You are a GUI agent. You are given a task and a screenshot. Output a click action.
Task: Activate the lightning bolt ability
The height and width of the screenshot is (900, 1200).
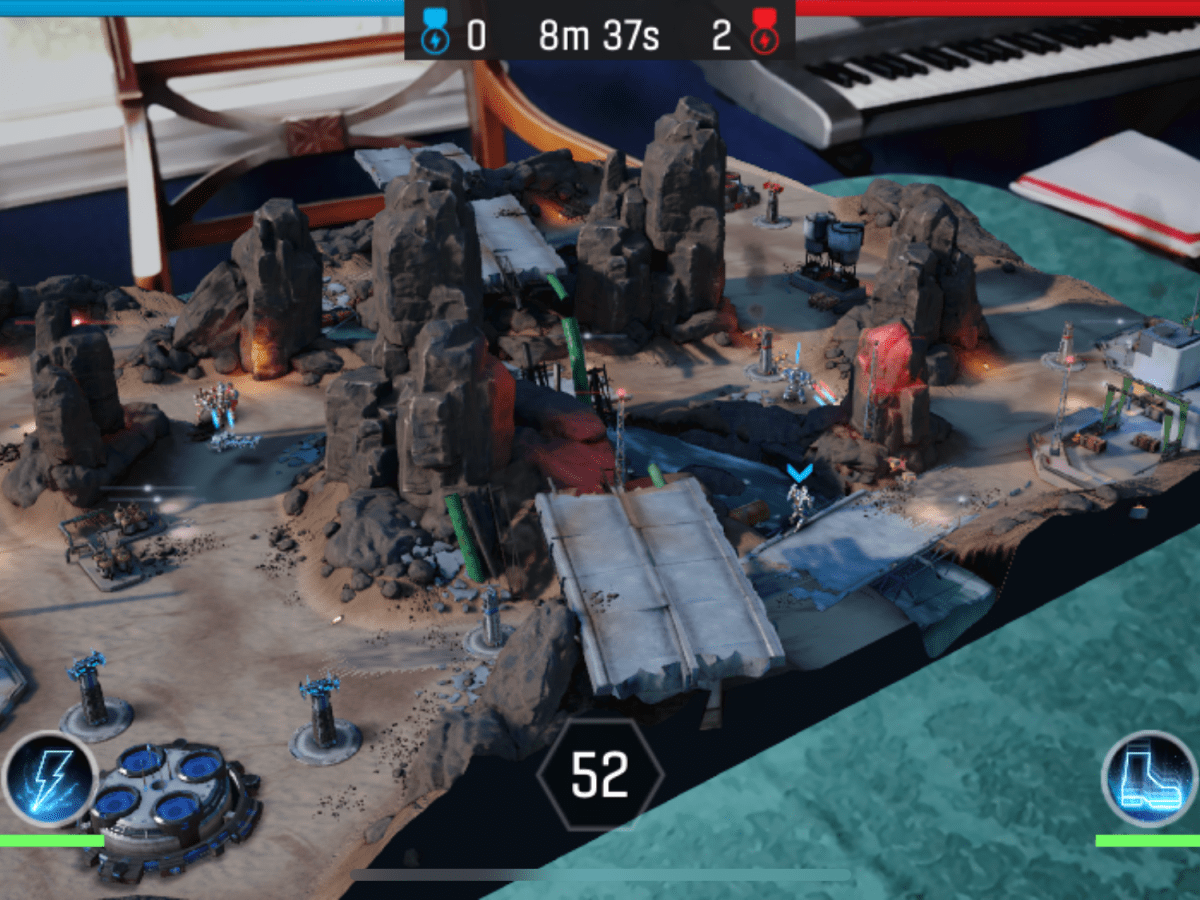[x=49, y=779]
